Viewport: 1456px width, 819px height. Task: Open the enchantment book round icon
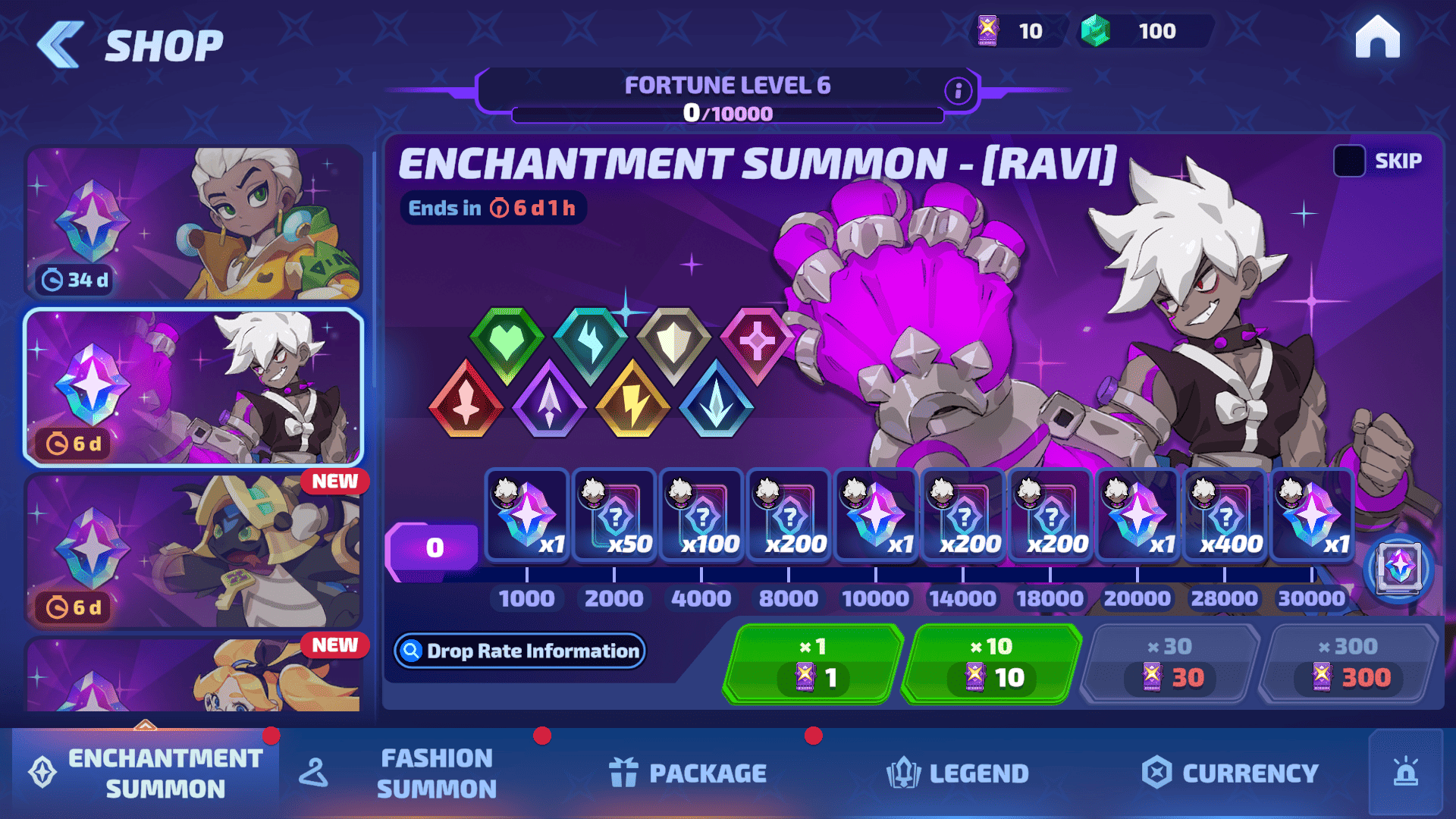(x=1398, y=568)
